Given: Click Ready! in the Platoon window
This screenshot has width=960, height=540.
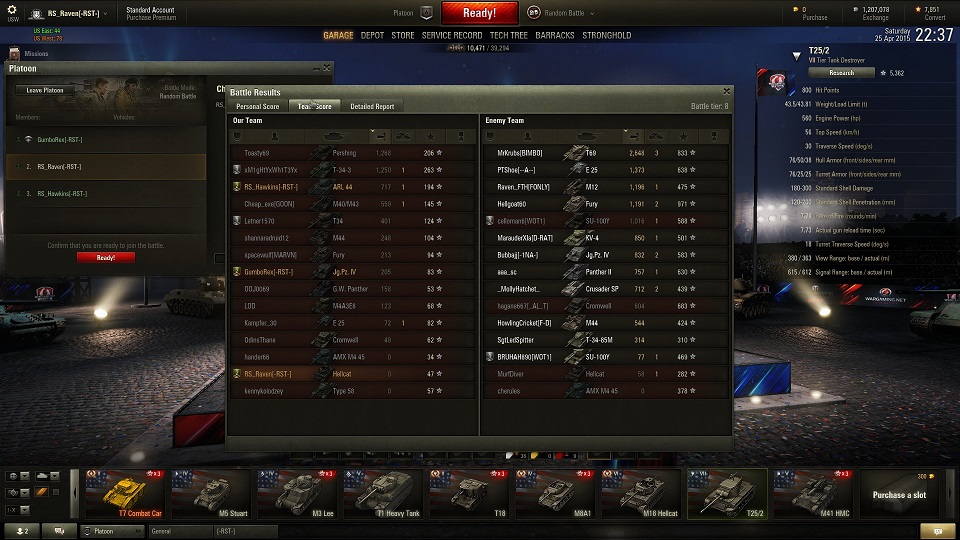Looking at the screenshot, I should click(106, 257).
